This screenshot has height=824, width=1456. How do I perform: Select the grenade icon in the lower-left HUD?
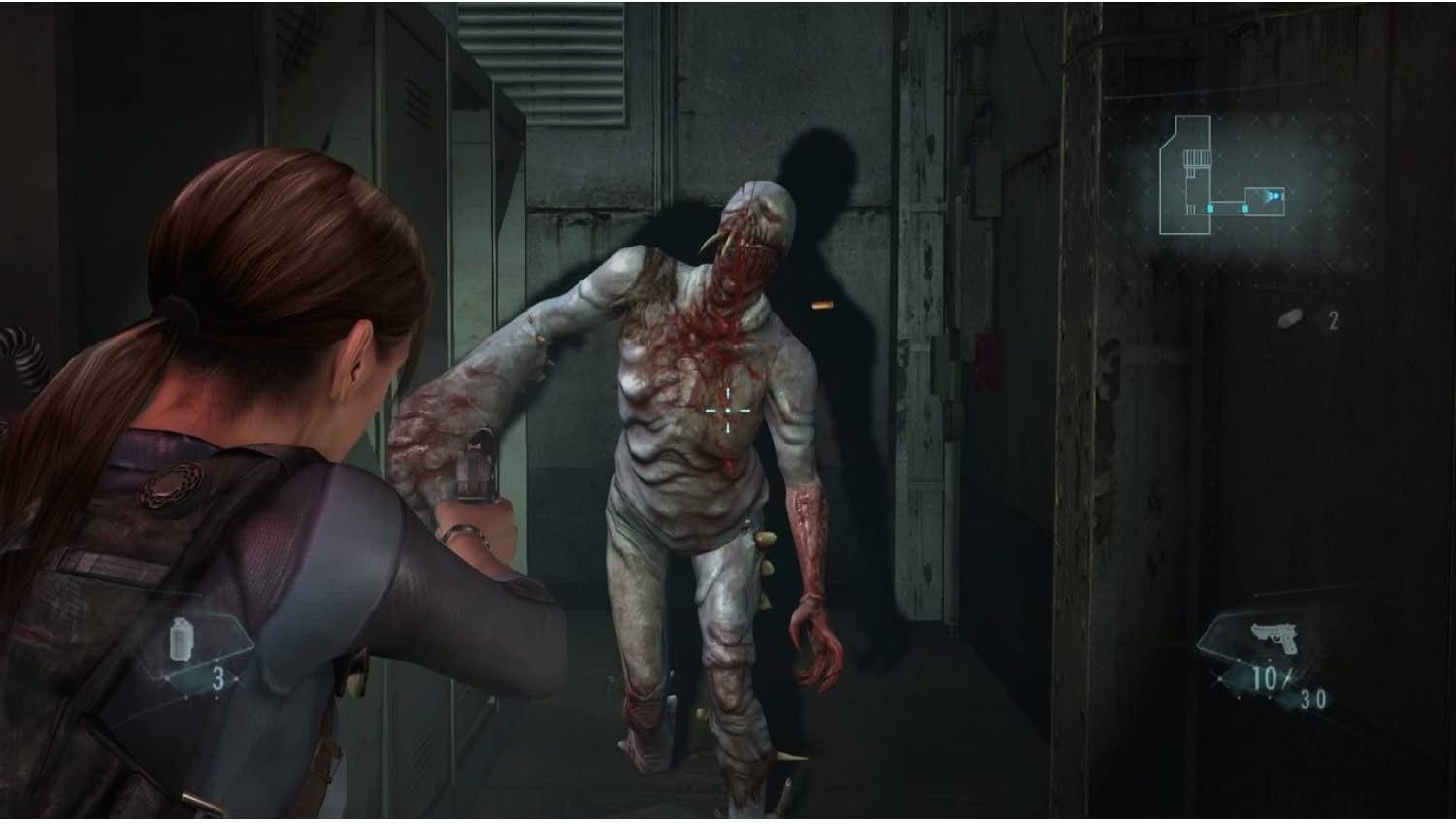click(182, 639)
